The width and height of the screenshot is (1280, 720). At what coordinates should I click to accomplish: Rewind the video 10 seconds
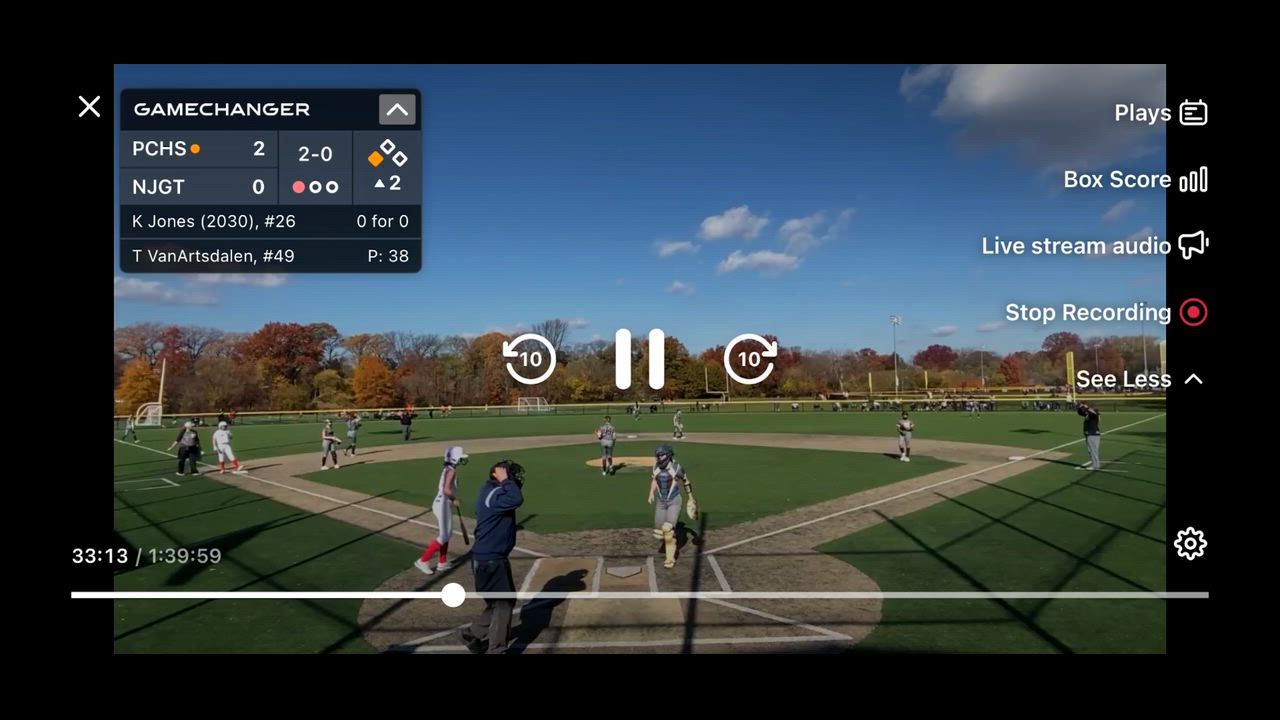(530, 358)
